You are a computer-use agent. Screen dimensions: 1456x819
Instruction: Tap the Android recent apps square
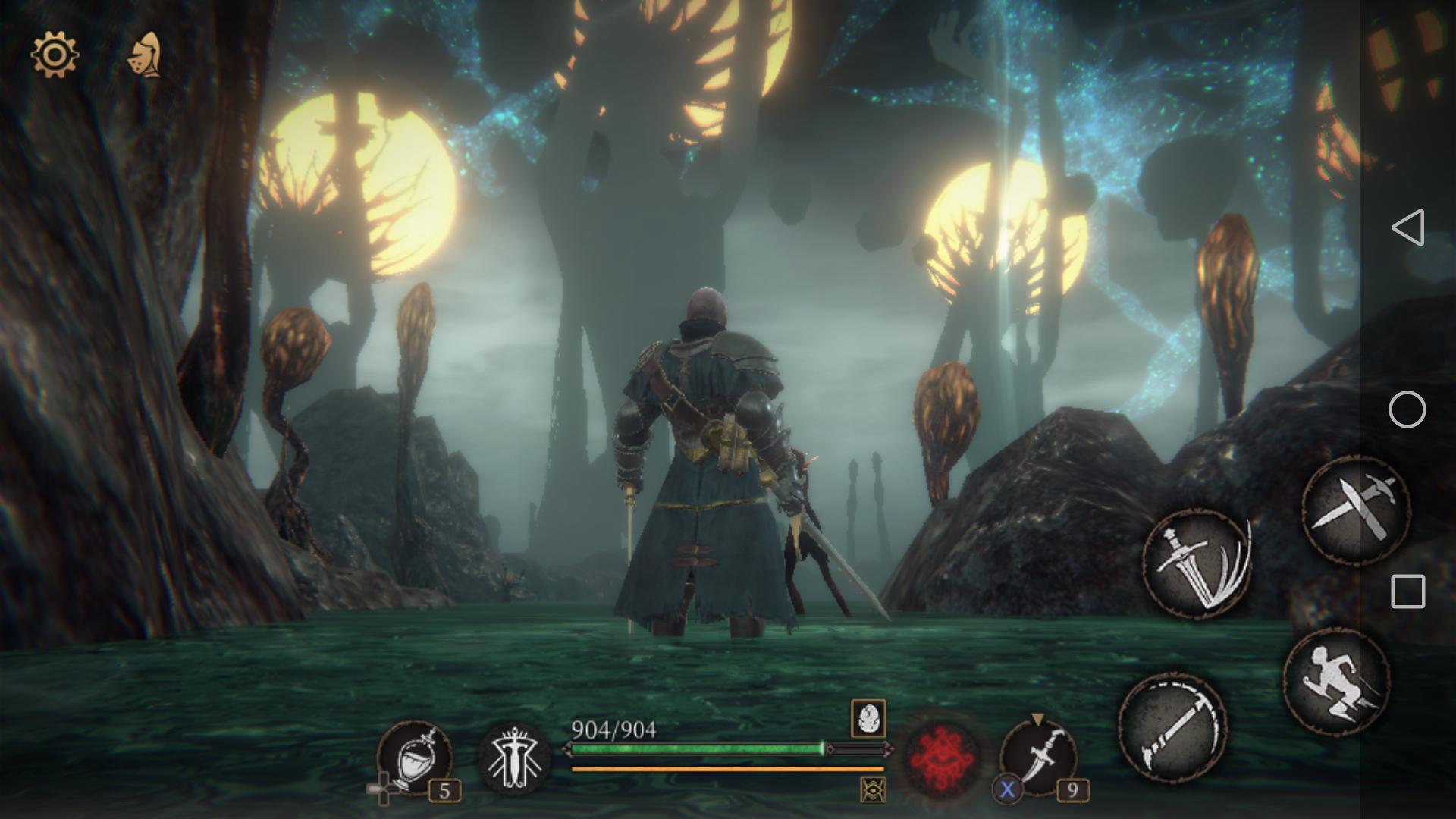1407,591
